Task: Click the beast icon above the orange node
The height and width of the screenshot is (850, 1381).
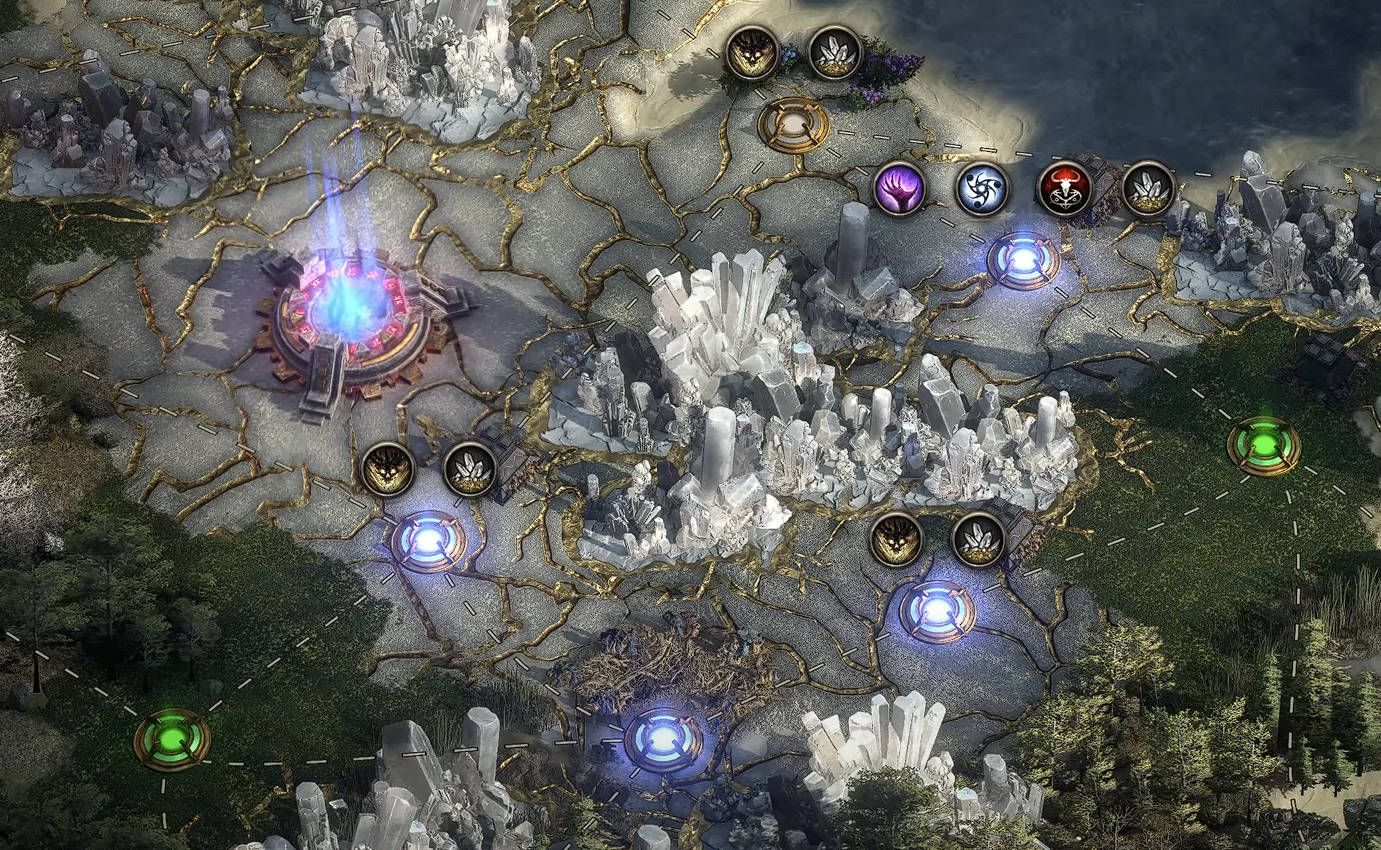Action: [752, 52]
